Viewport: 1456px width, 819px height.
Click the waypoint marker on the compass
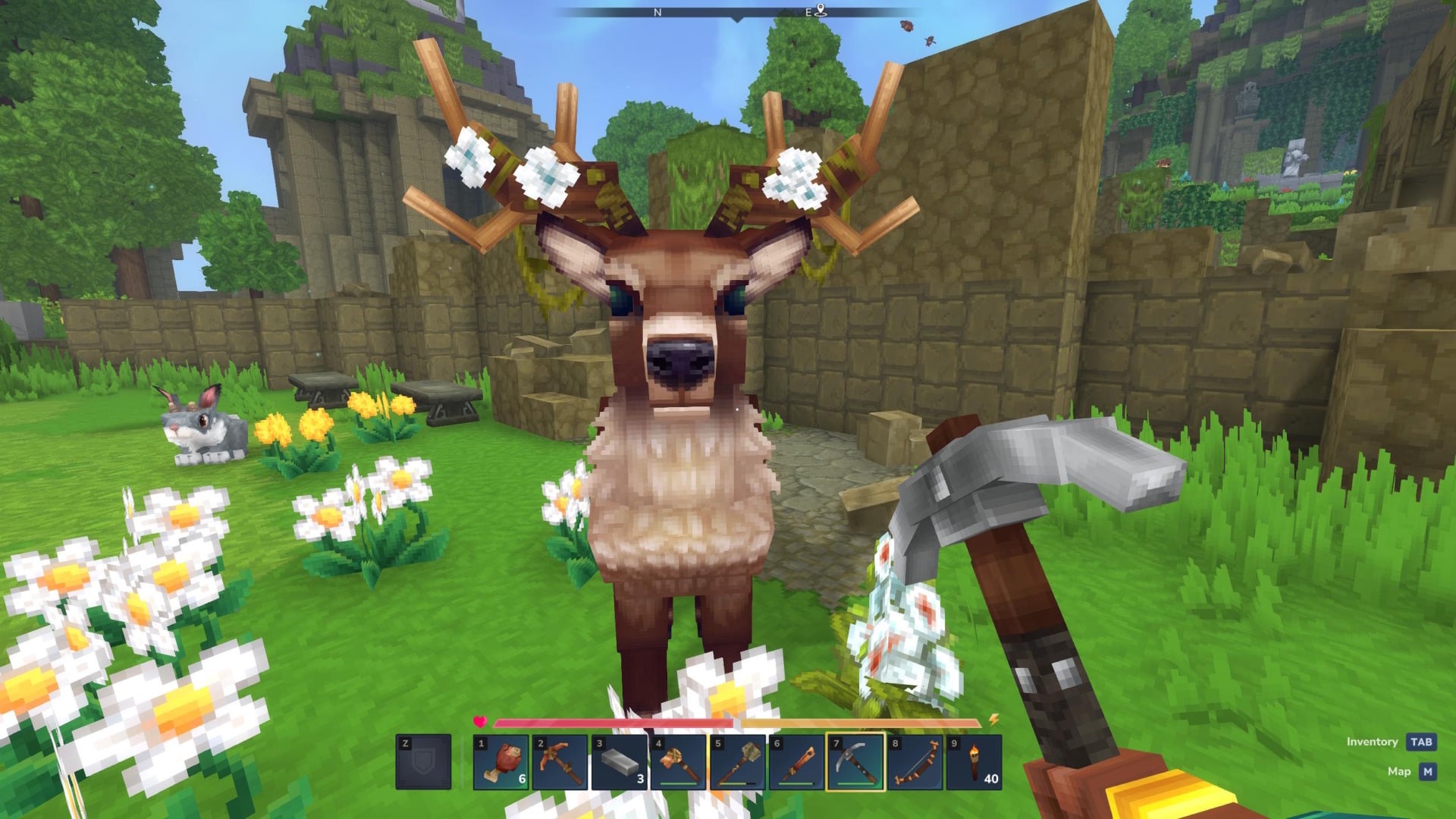pyautogui.click(x=821, y=11)
